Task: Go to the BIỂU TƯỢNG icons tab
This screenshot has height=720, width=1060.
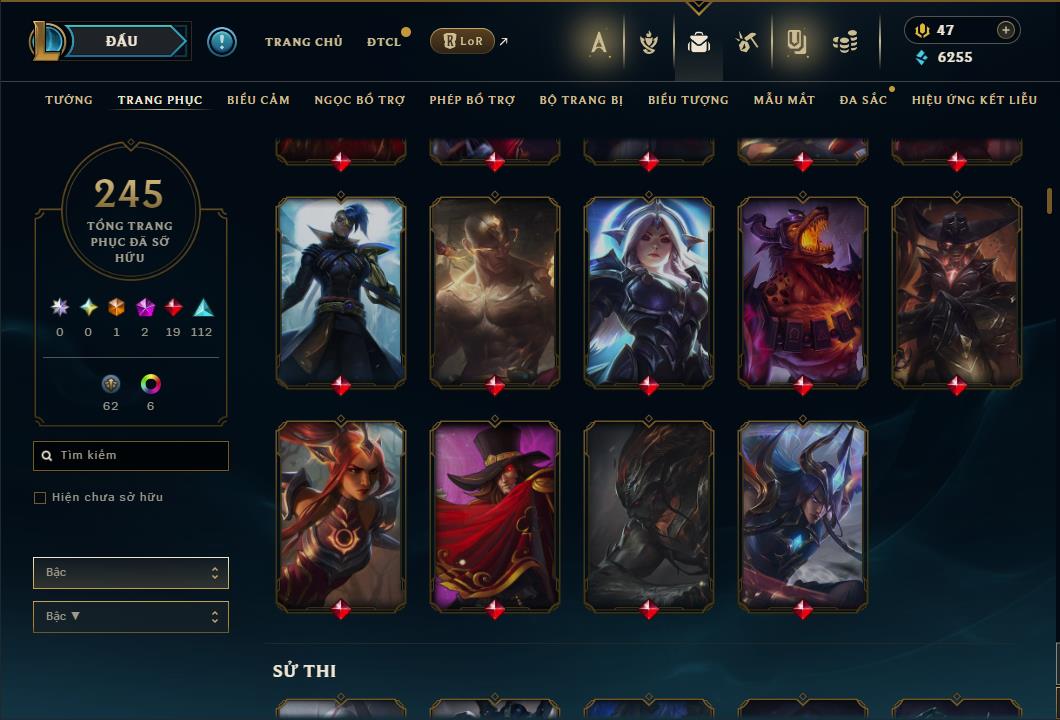Action: tap(688, 100)
